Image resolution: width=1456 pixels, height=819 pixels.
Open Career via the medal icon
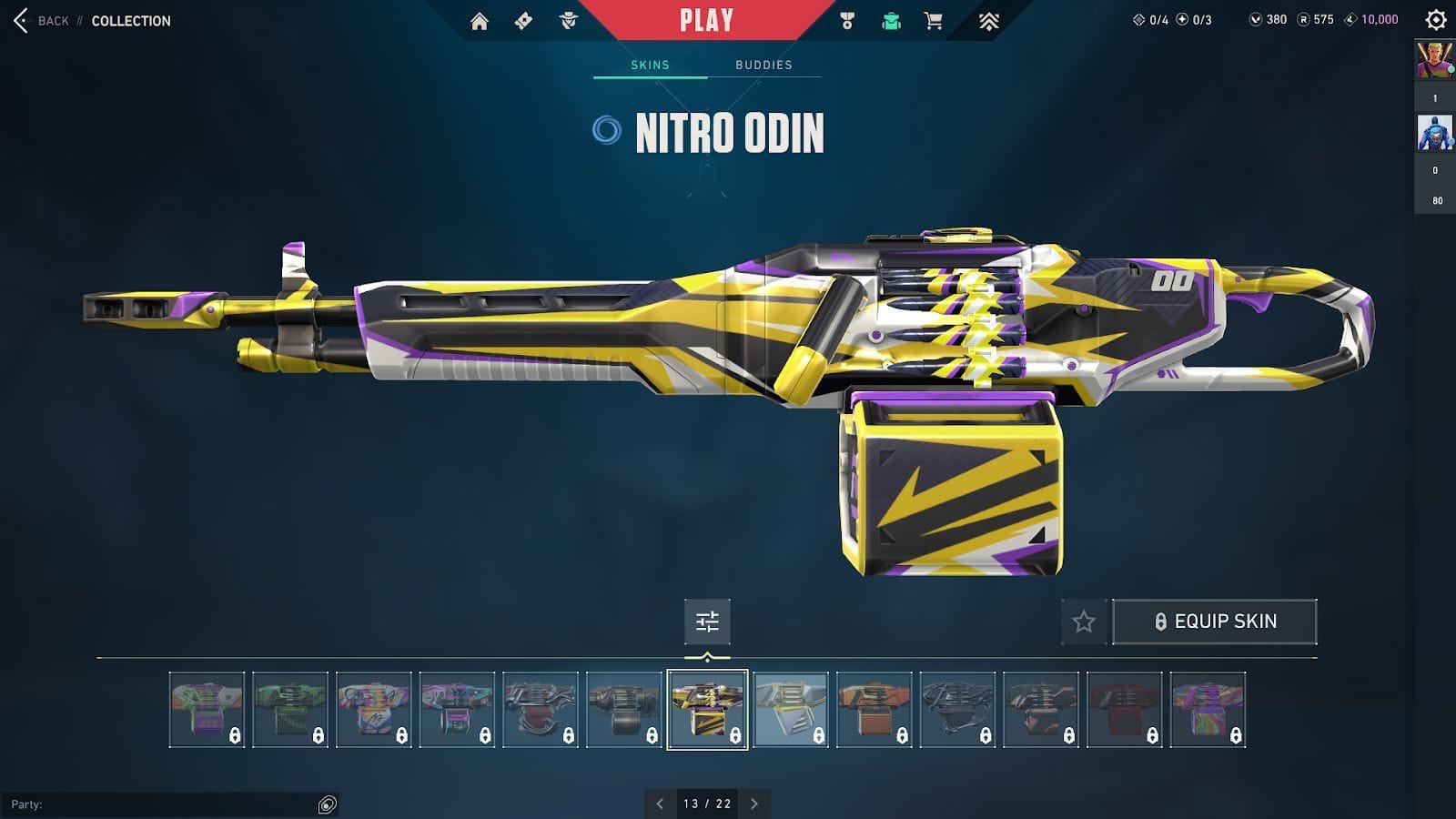click(845, 20)
